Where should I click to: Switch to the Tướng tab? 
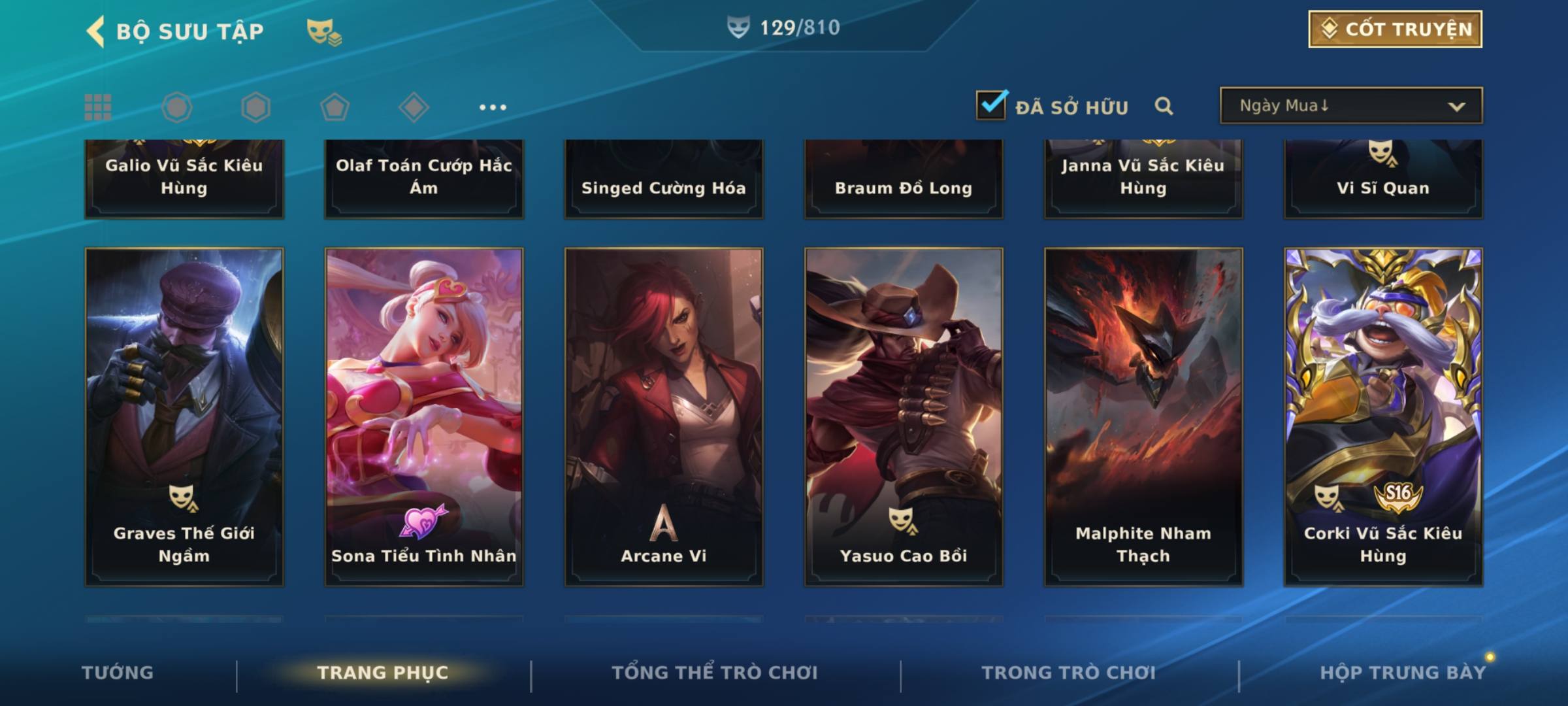(118, 673)
